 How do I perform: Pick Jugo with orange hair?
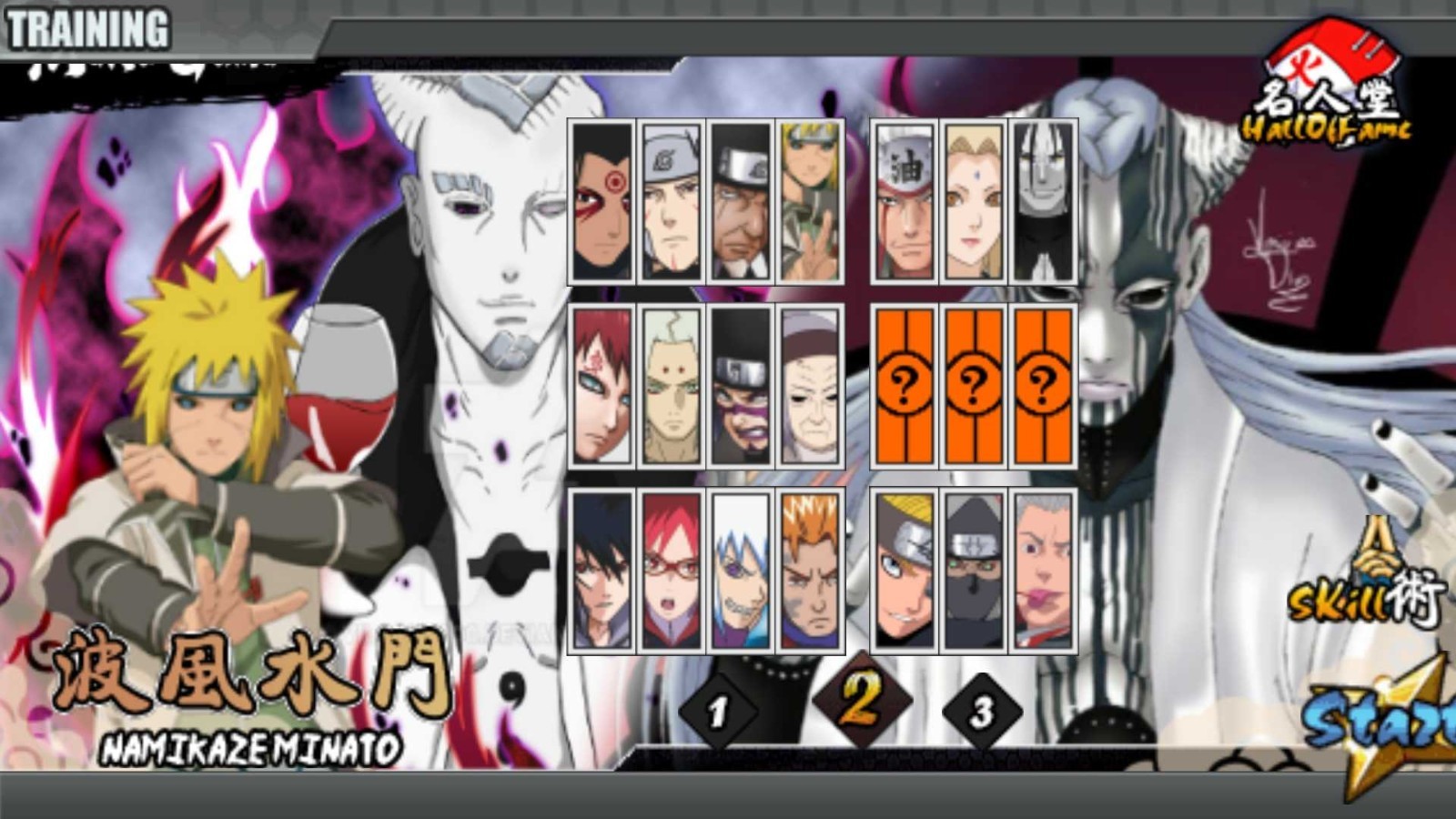(x=809, y=569)
